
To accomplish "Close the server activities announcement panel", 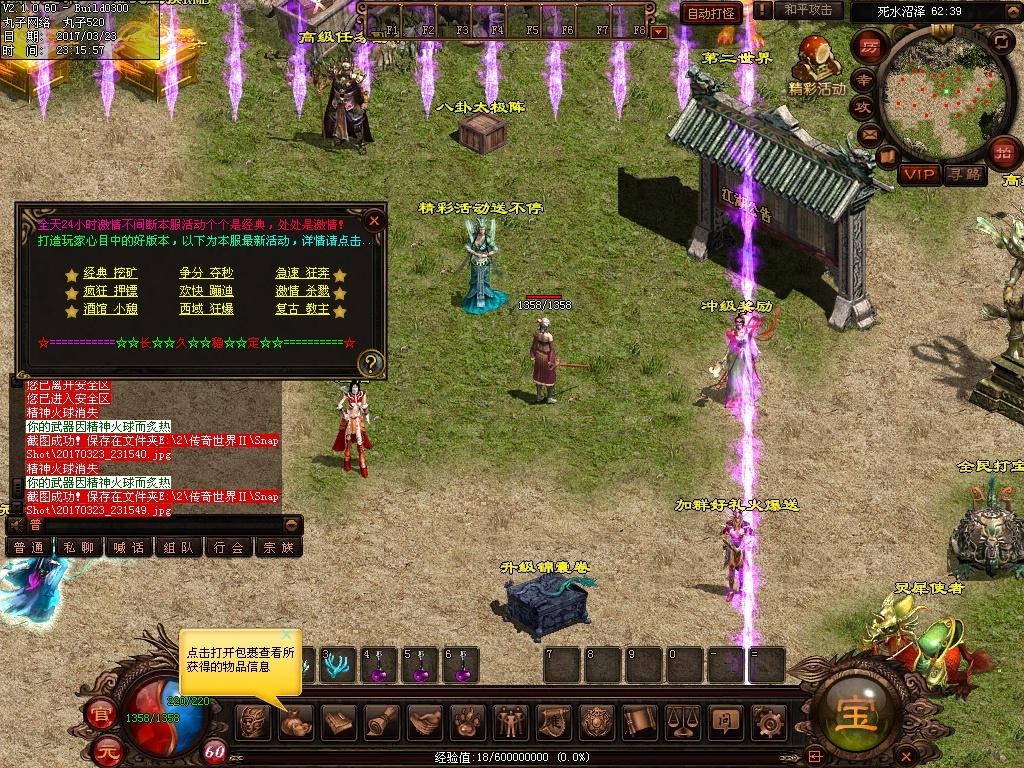I will tap(374, 221).
